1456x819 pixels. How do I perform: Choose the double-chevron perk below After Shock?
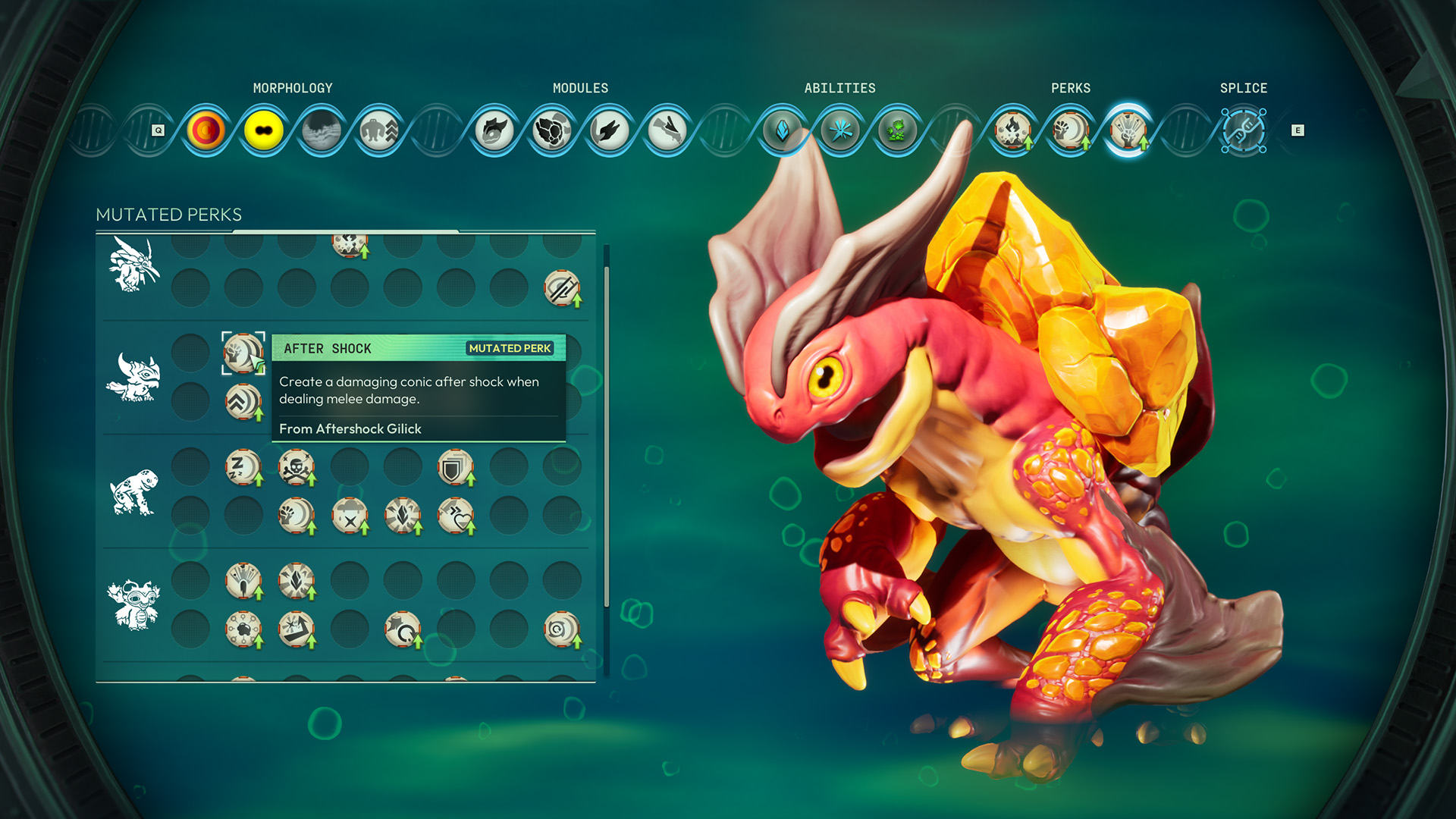243,402
